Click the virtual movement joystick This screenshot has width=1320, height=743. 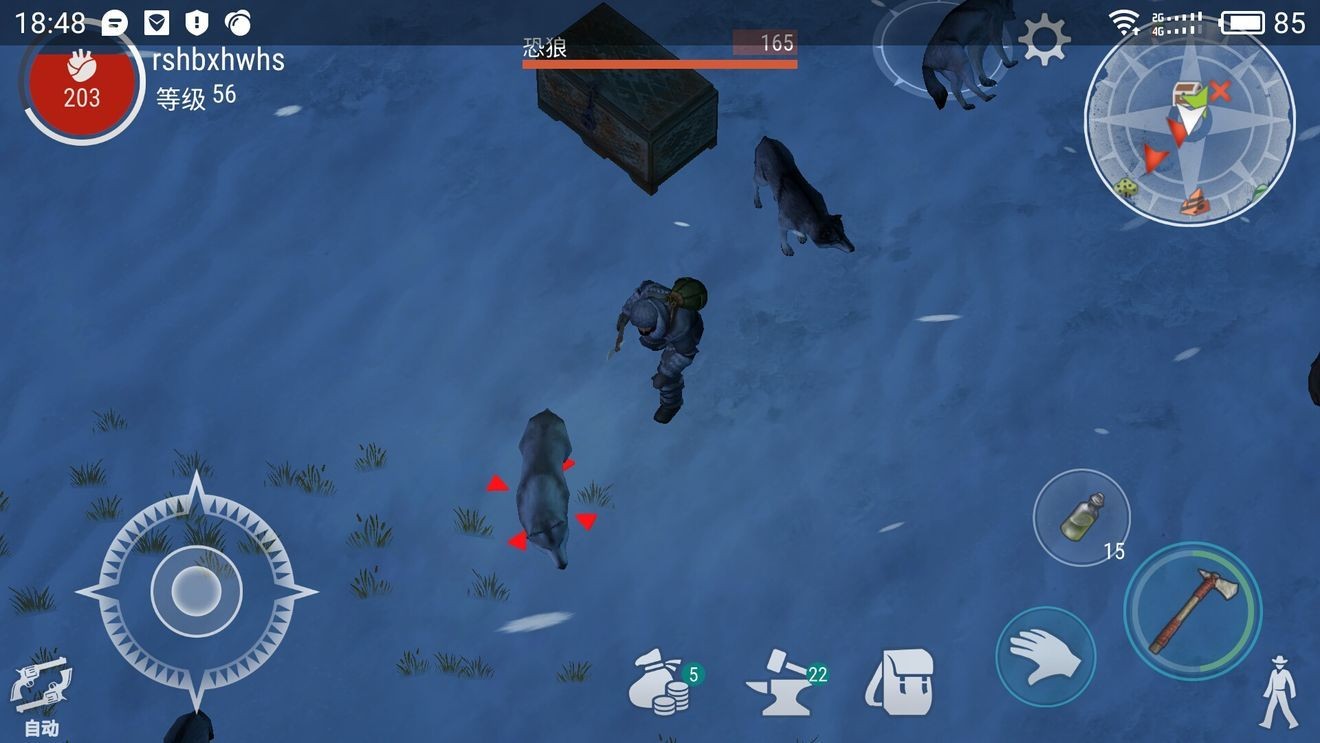click(x=196, y=592)
